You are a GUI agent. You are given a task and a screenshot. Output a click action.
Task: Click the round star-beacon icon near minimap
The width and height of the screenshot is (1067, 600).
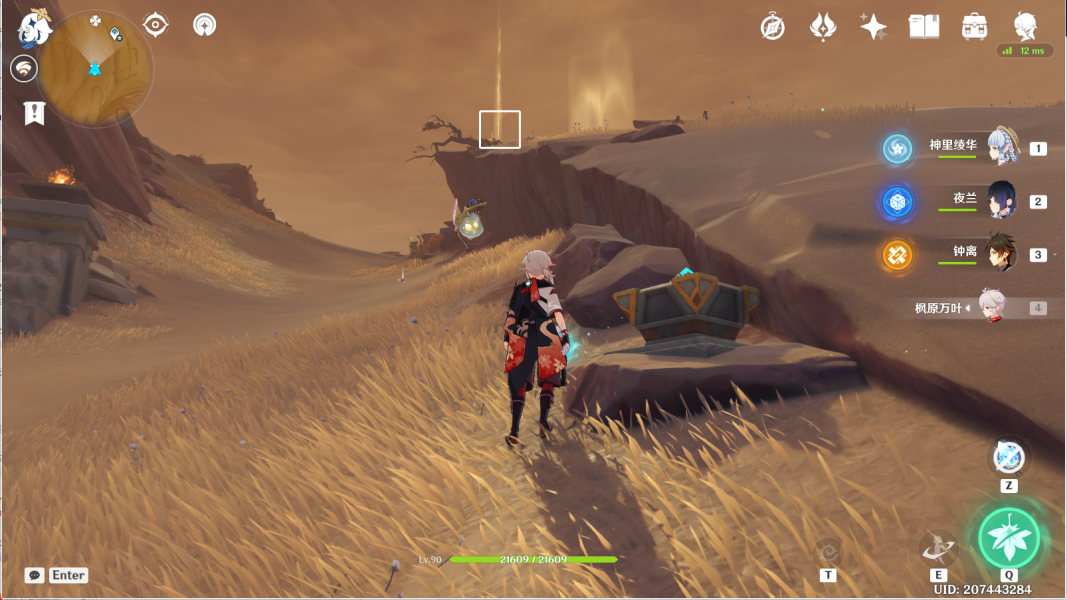pyautogui.click(x=204, y=25)
